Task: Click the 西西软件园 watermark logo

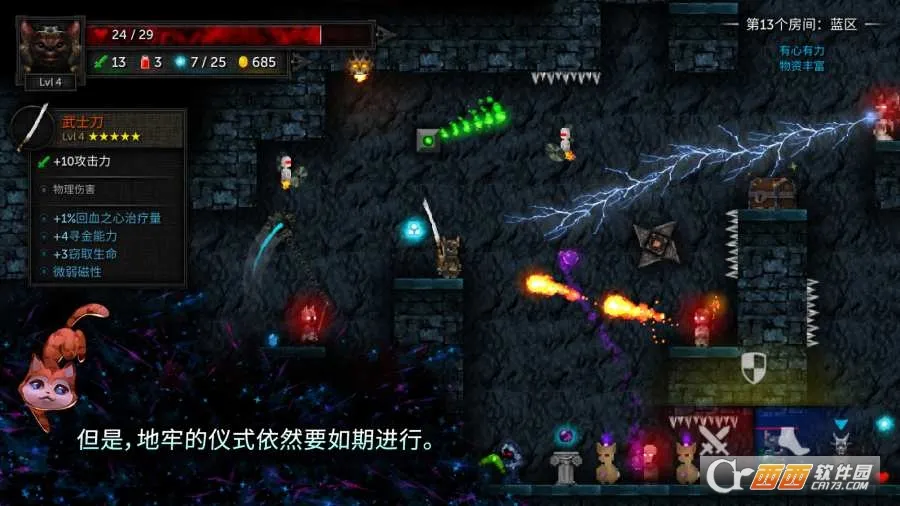Action: (x=799, y=474)
